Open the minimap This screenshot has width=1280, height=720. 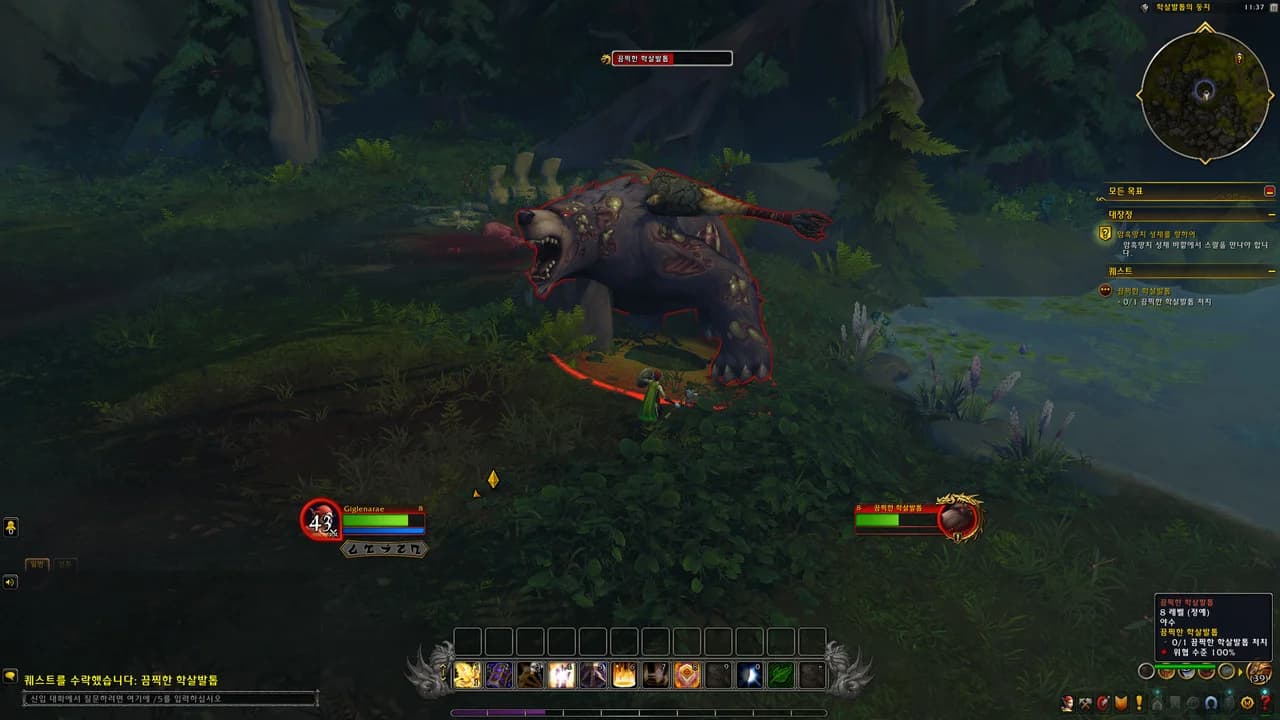[x=1205, y=95]
